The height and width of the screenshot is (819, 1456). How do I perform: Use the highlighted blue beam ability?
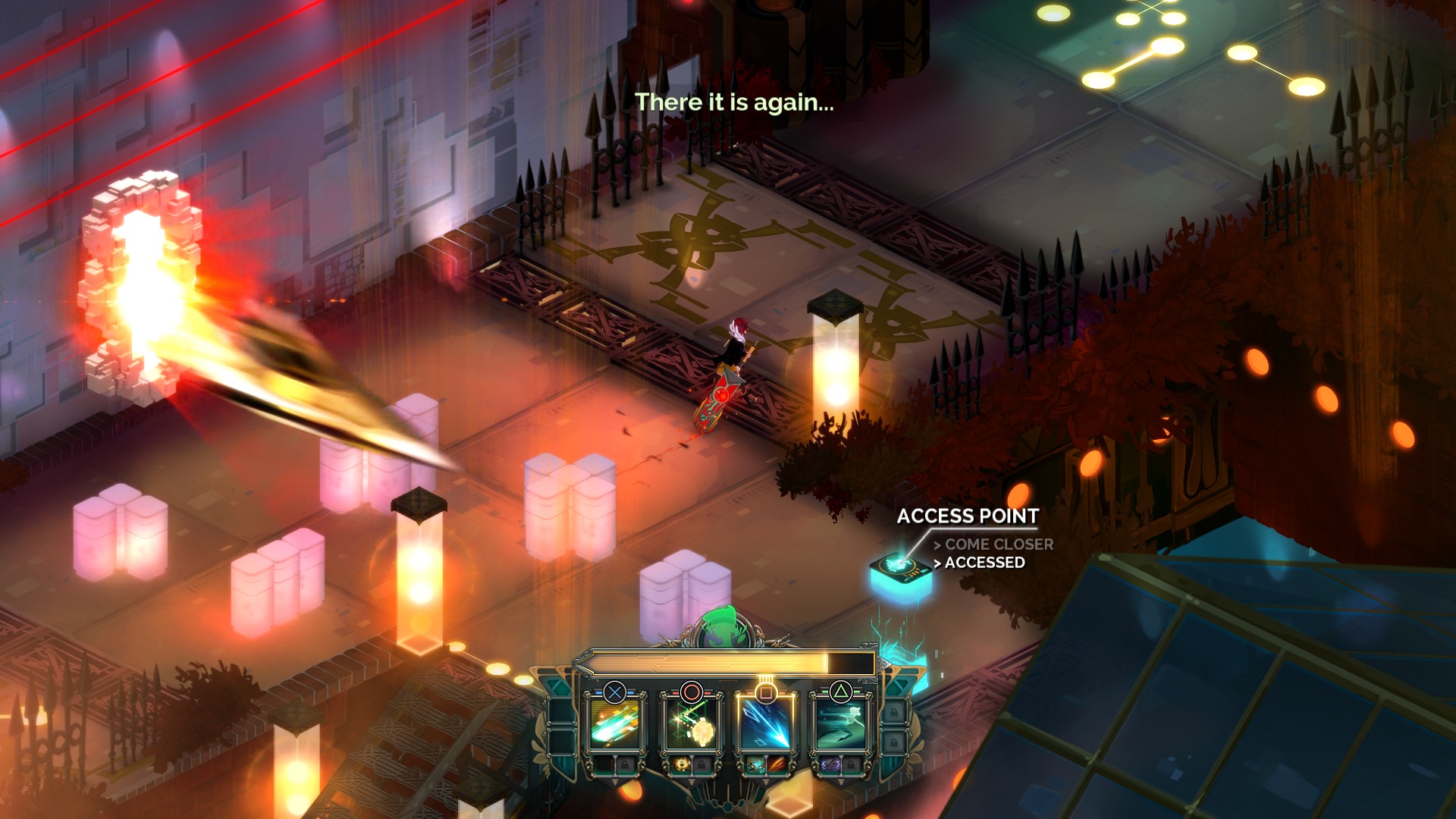click(x=766, y=725)
